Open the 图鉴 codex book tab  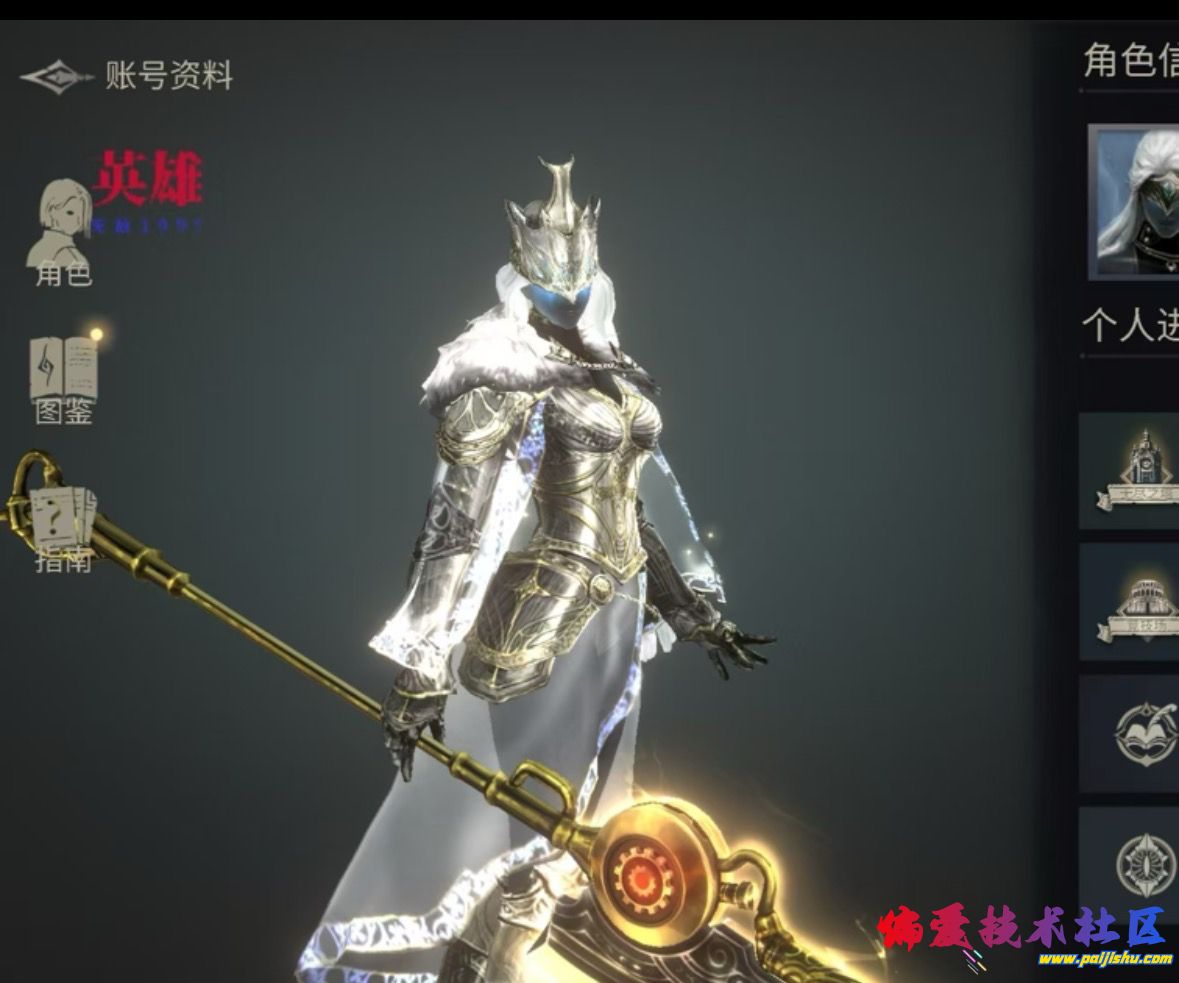(64, 378)
